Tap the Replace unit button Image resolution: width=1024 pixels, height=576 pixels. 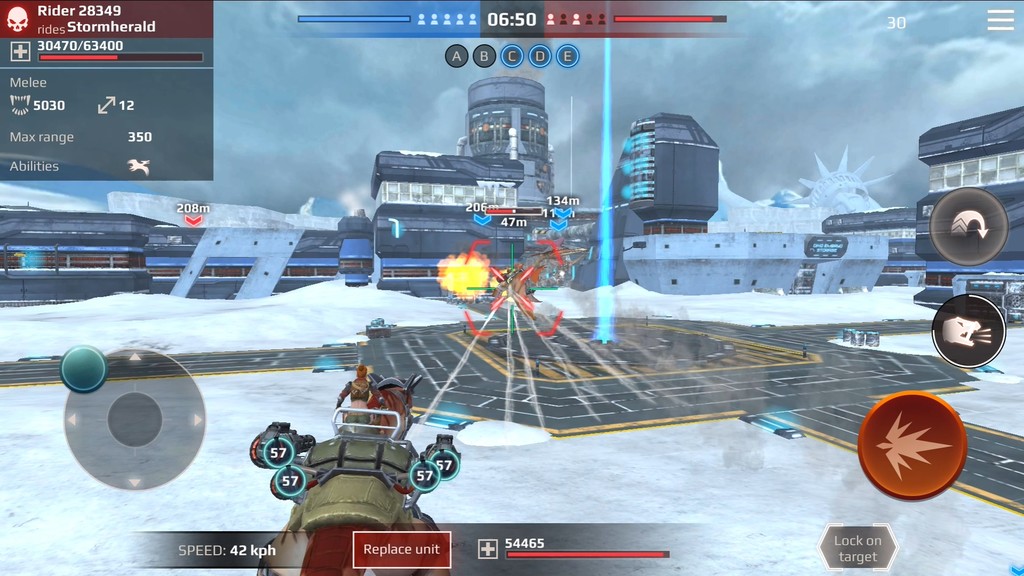[x=402, y=549]
